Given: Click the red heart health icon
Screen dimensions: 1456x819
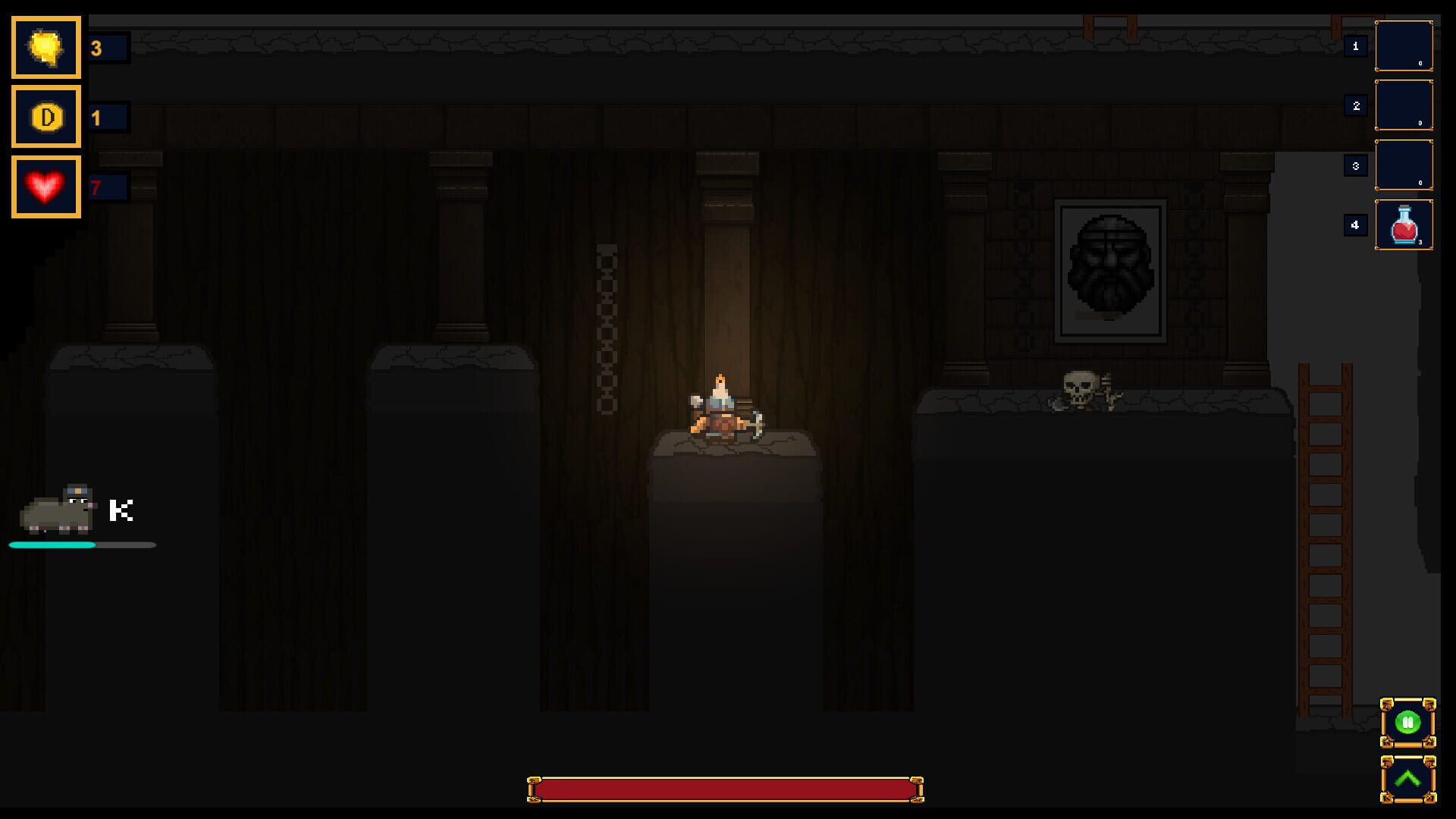Looking at the screenshot, I should click(45, 186).
